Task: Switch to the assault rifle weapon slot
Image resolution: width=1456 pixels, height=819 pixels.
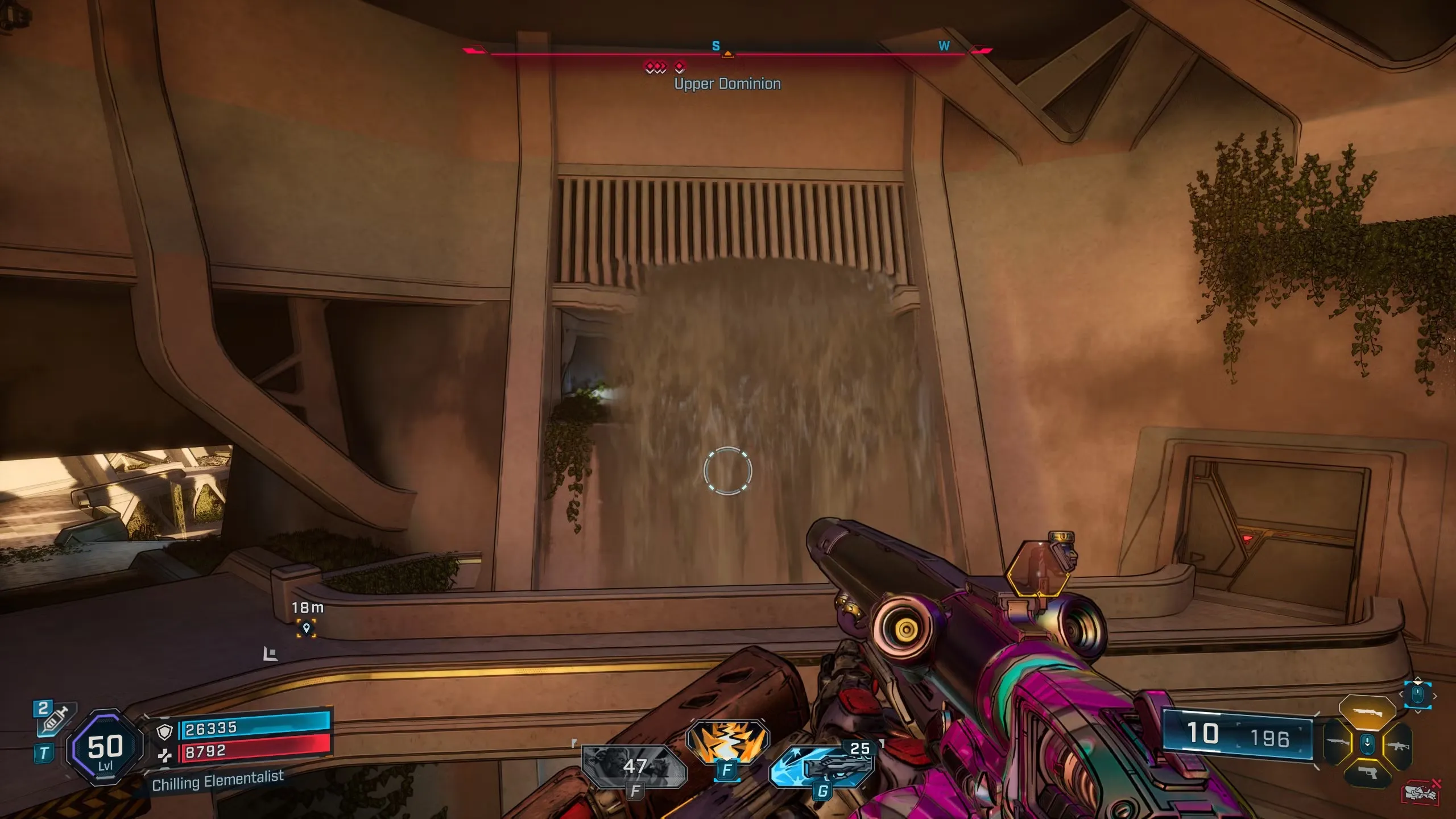Action: click(x=1398, y=745)
